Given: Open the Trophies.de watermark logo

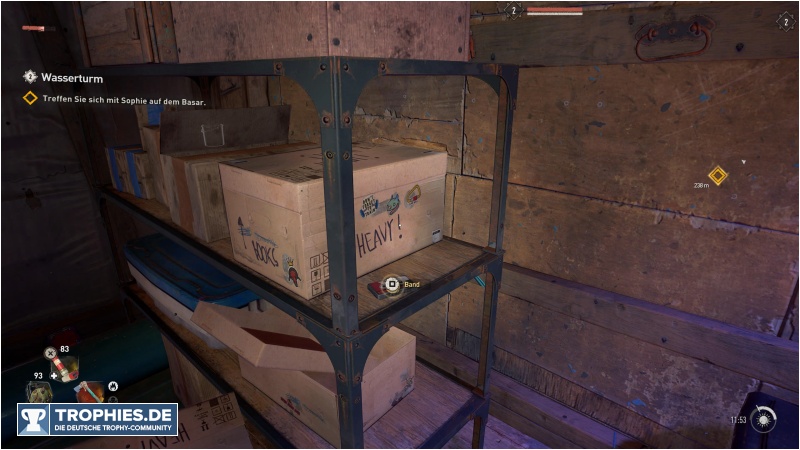Looking at the screenshot, I should click(x=97, y=419).
